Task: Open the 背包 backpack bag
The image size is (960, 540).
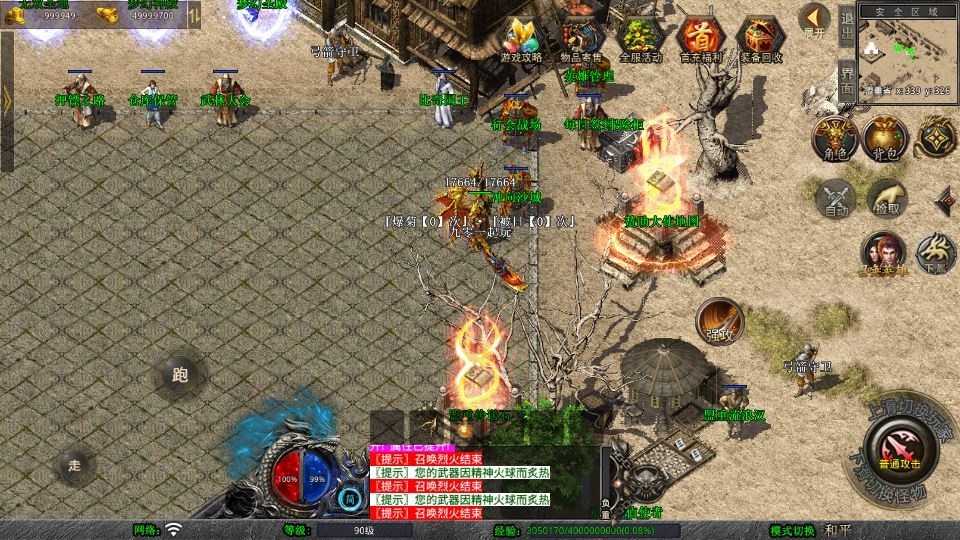Action: click(x=886, y=136)
